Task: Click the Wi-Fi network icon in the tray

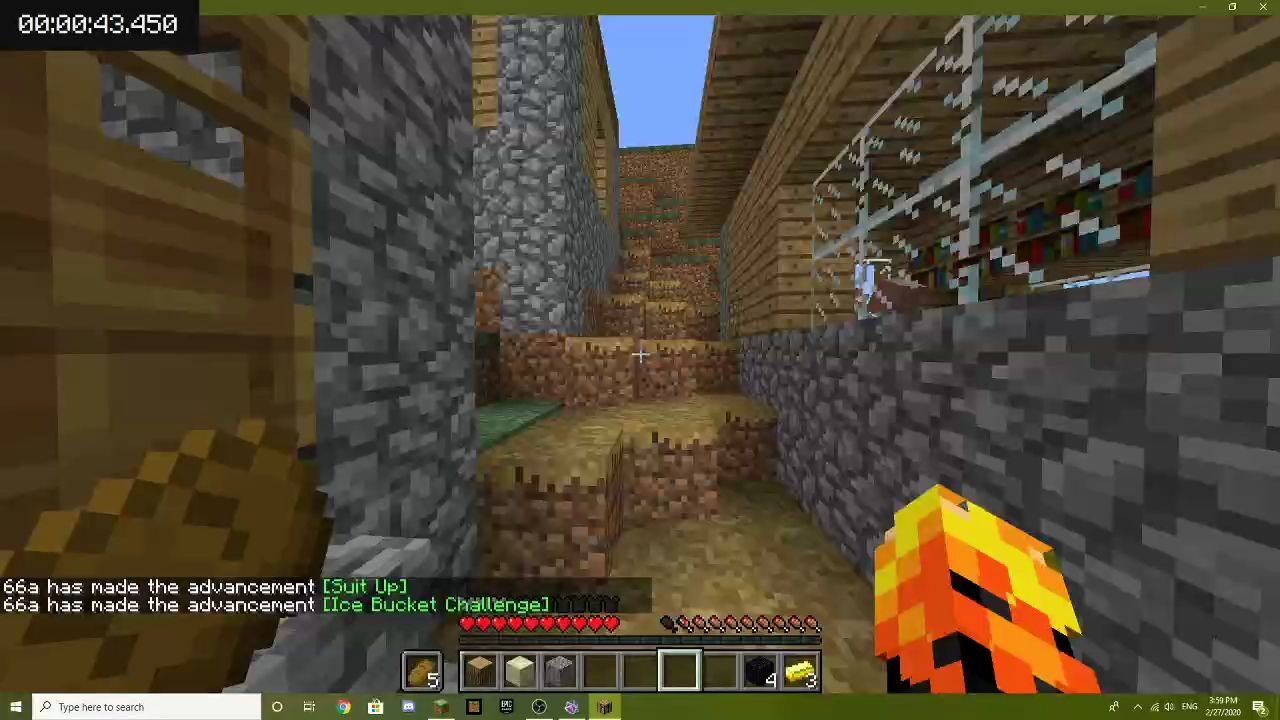Action: tap(1154, 707)
